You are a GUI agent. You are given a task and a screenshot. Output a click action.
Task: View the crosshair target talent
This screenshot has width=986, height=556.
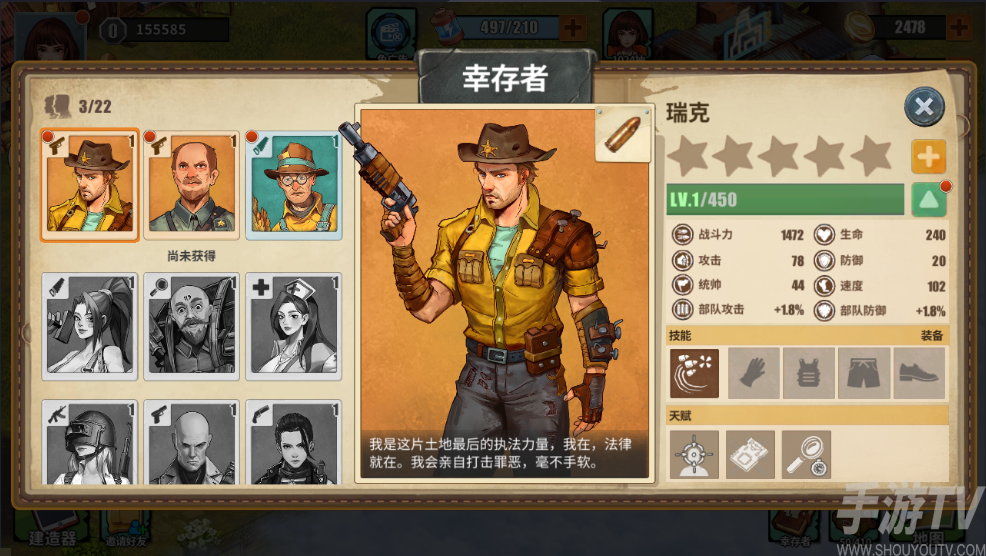[x=695, y=455]
